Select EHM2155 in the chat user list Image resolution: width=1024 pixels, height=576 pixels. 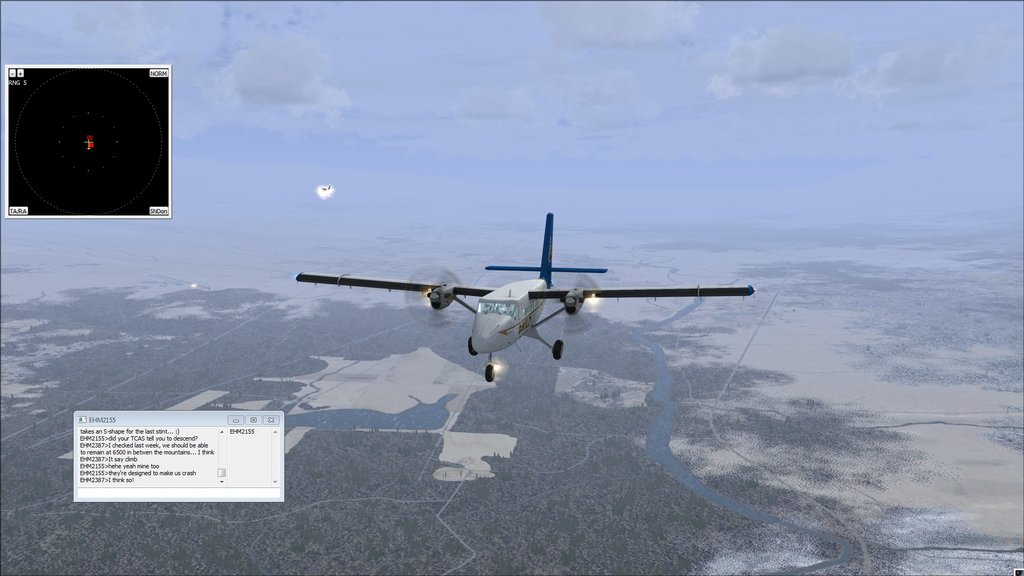(243, 432)
